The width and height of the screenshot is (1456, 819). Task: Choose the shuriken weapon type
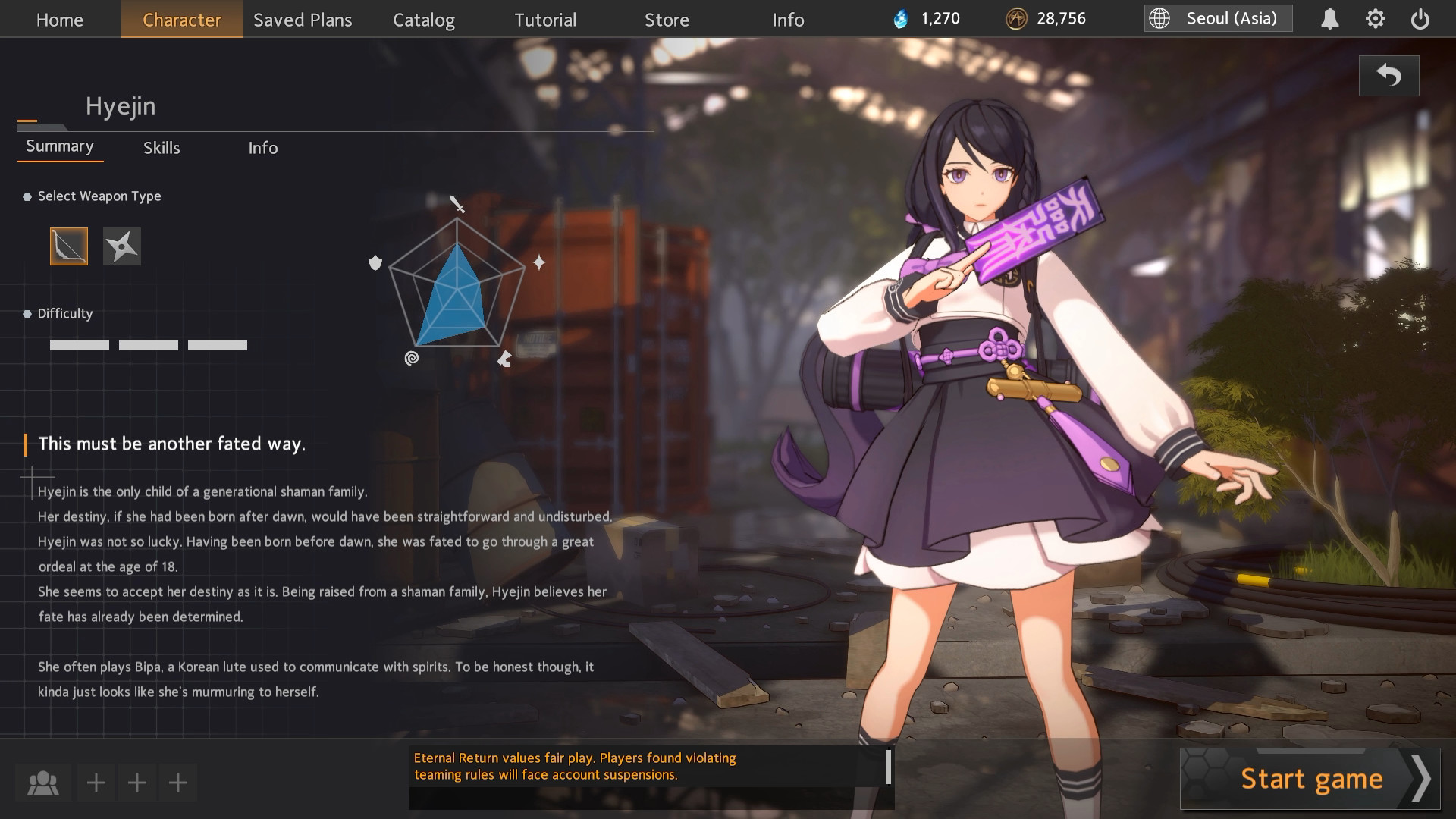click(x=122, y=246)
